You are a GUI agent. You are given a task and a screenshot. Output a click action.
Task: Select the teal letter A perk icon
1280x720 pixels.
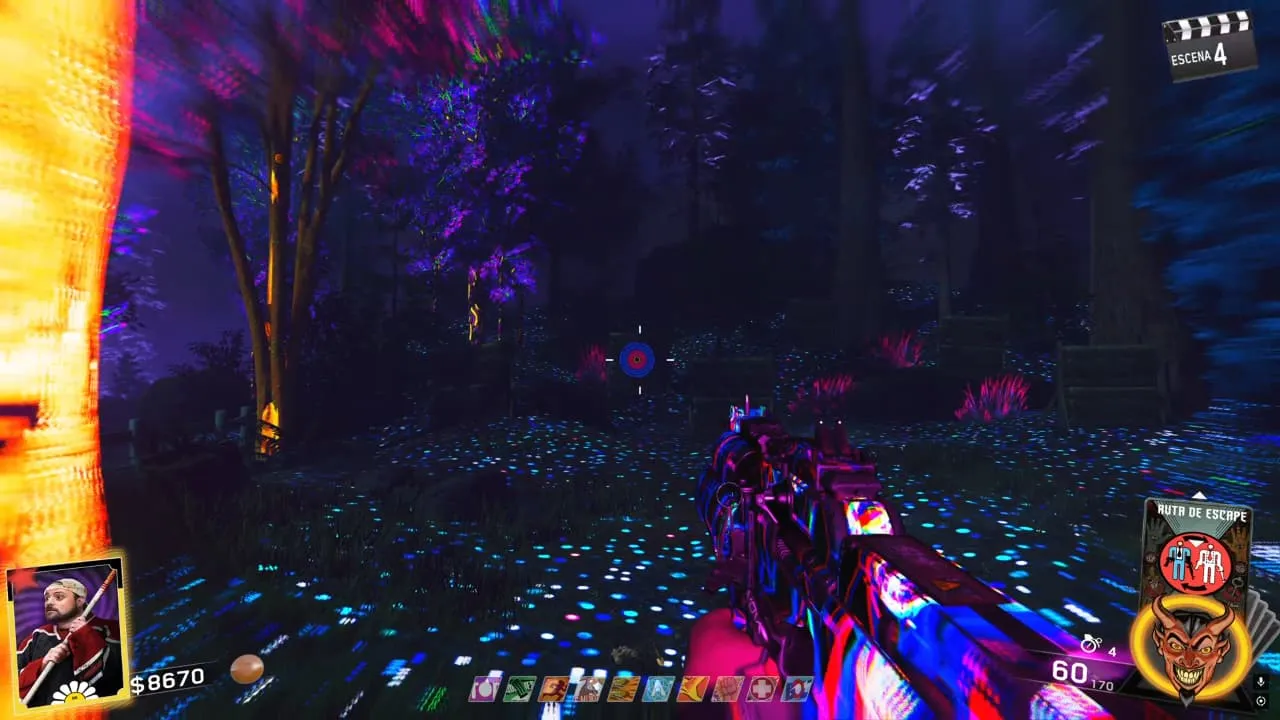[658, 688]
